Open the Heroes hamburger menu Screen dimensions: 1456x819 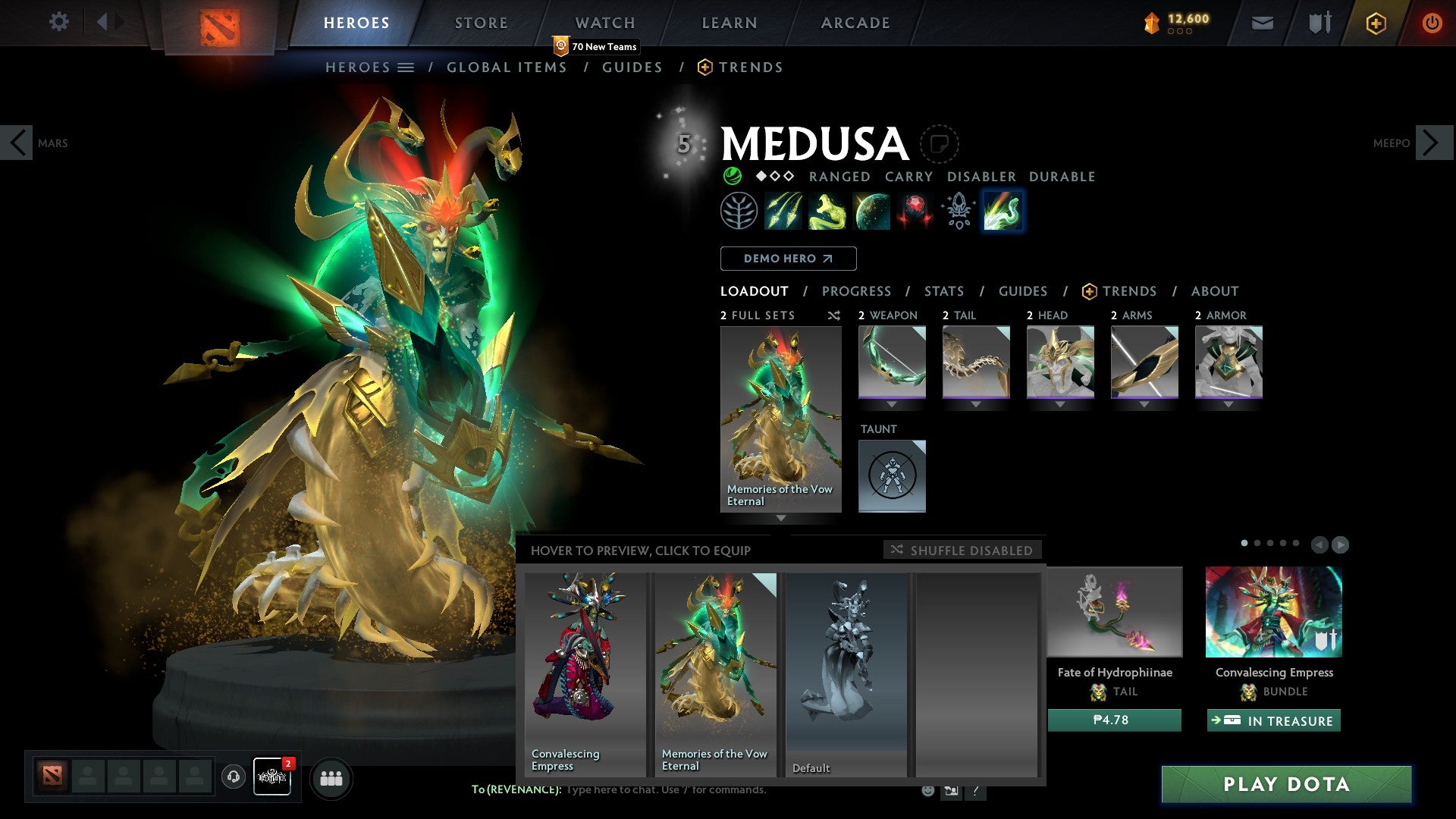tap(407, 67)
